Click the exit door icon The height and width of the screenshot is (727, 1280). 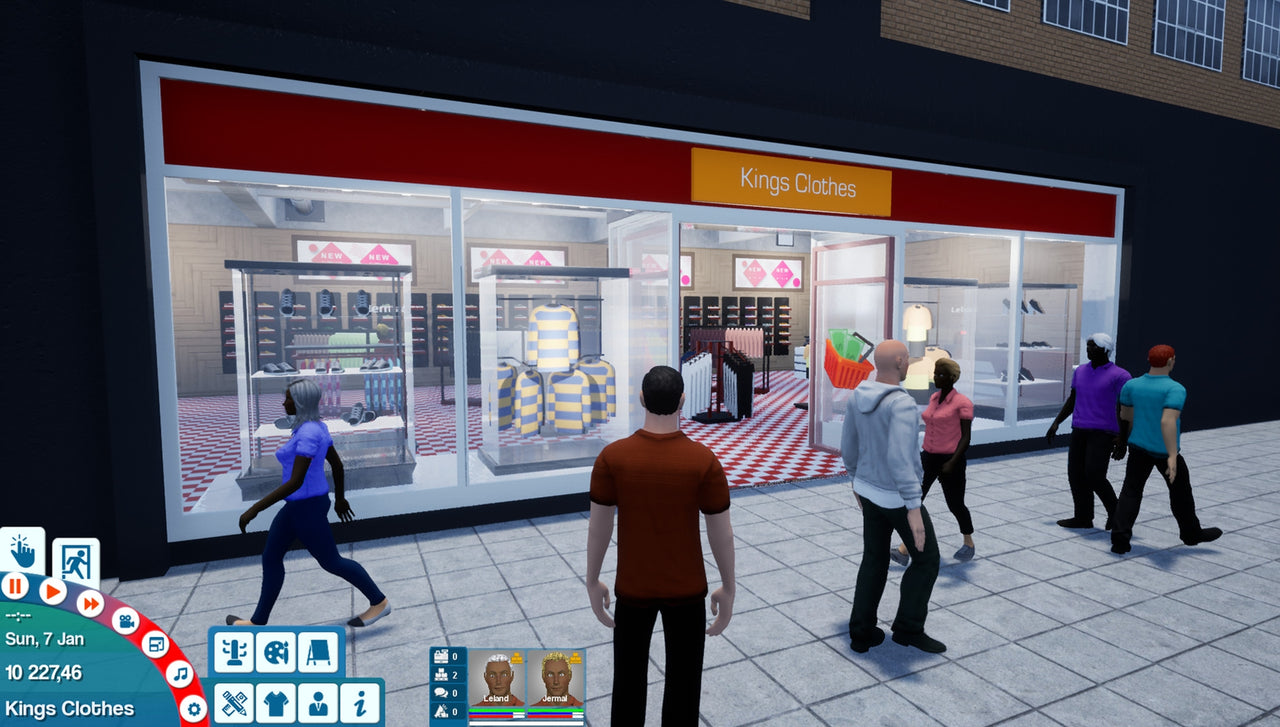point(76,560)
